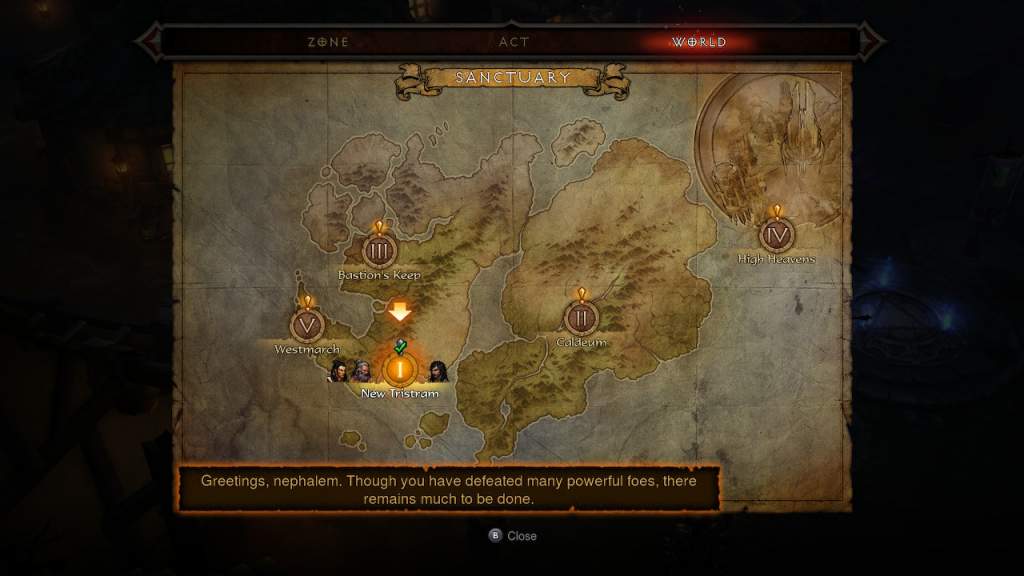Choose Act II Caldeum on the map
The width and height of the screenshot is (1024, 576).
[x=581, y=318]
